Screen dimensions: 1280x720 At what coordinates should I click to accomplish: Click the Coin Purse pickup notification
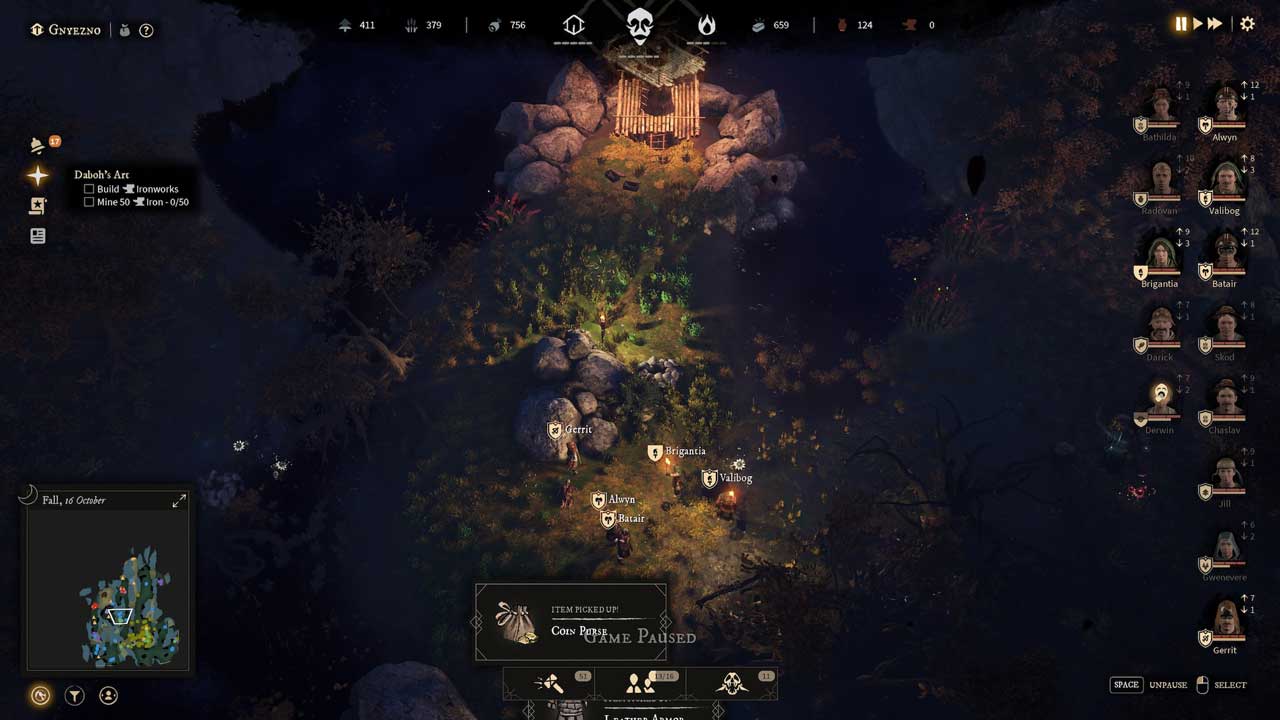click(x=571, y=622)
